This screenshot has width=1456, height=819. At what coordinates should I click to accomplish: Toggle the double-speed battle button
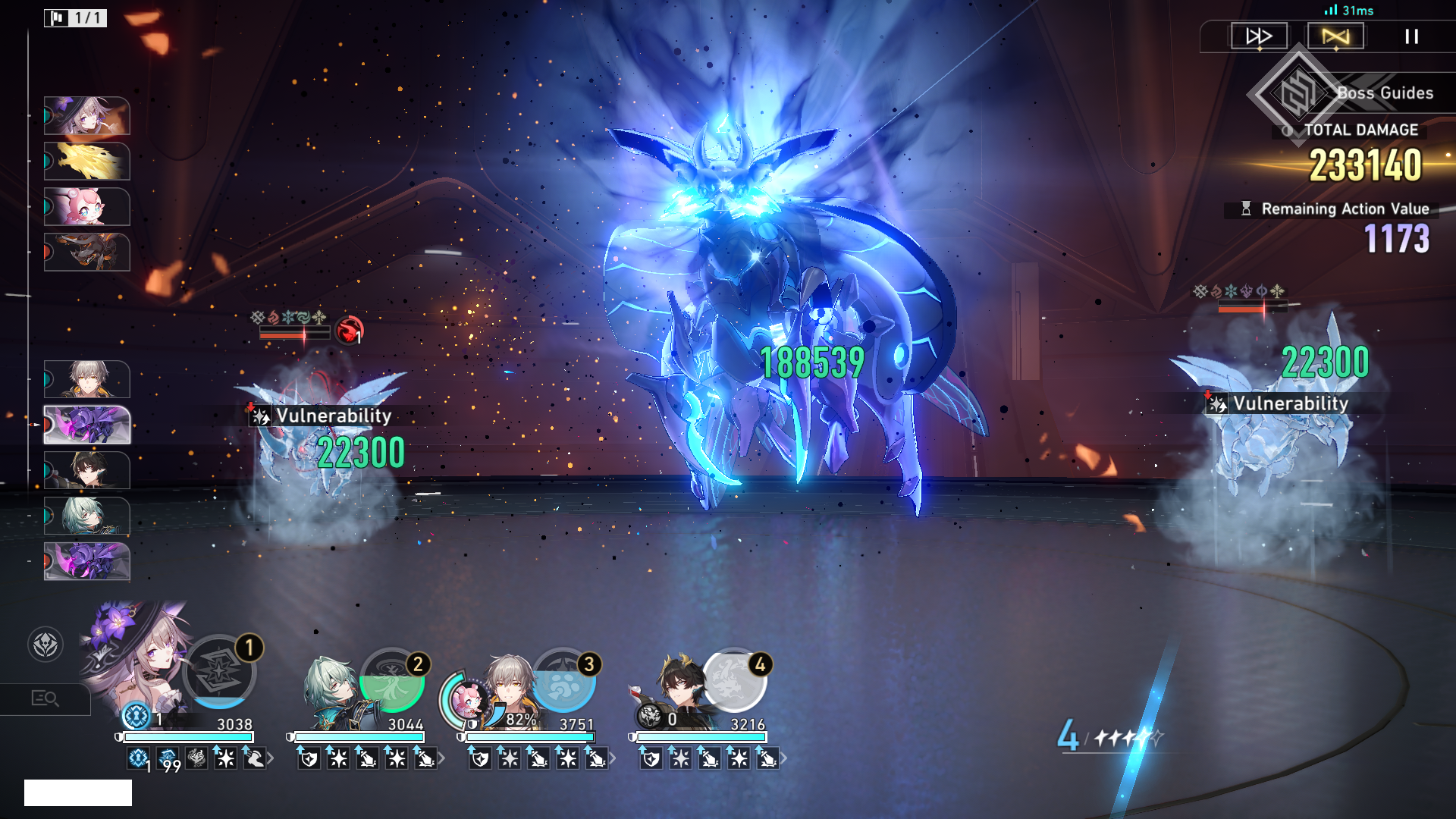(x=1259, y=36)
